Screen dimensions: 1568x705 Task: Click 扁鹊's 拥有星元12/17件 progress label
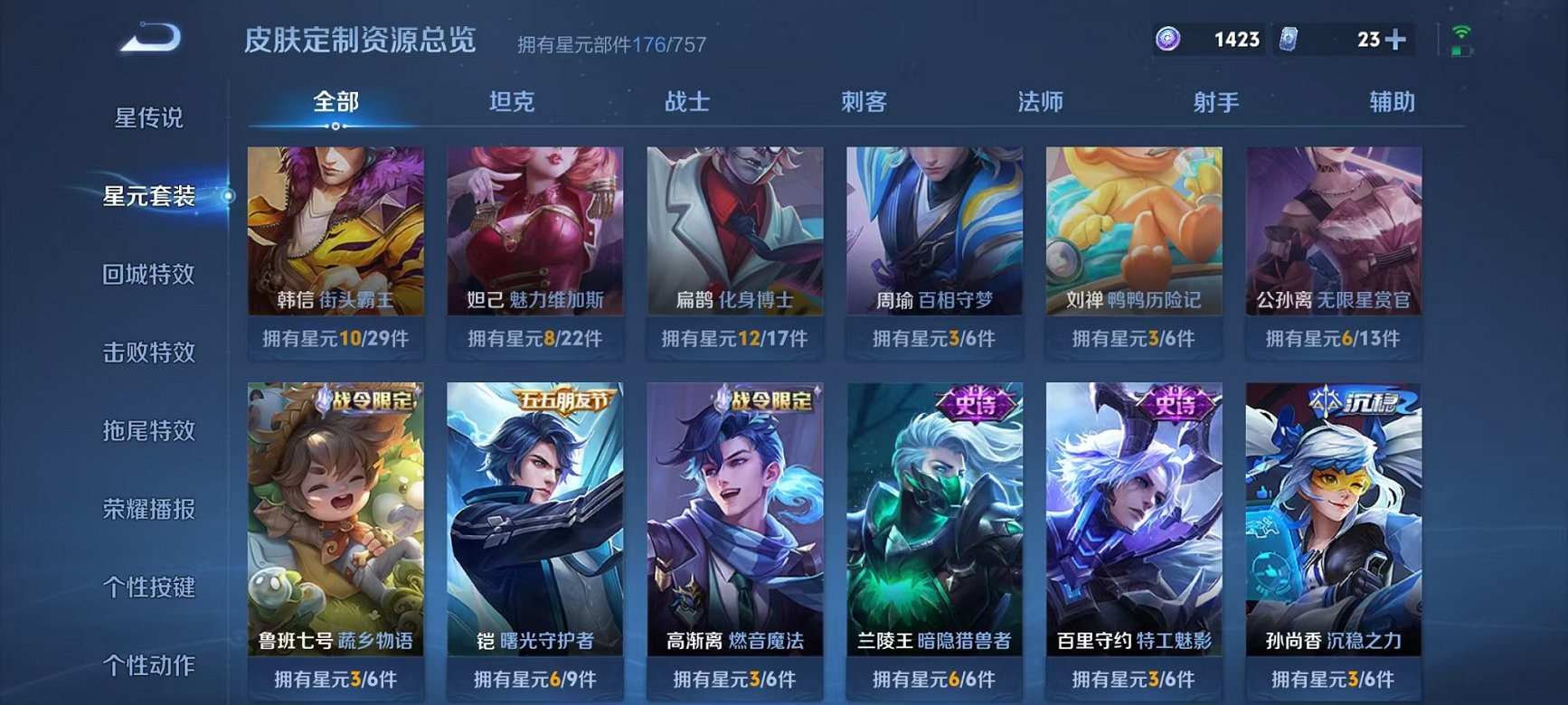[x=733, y=341]
